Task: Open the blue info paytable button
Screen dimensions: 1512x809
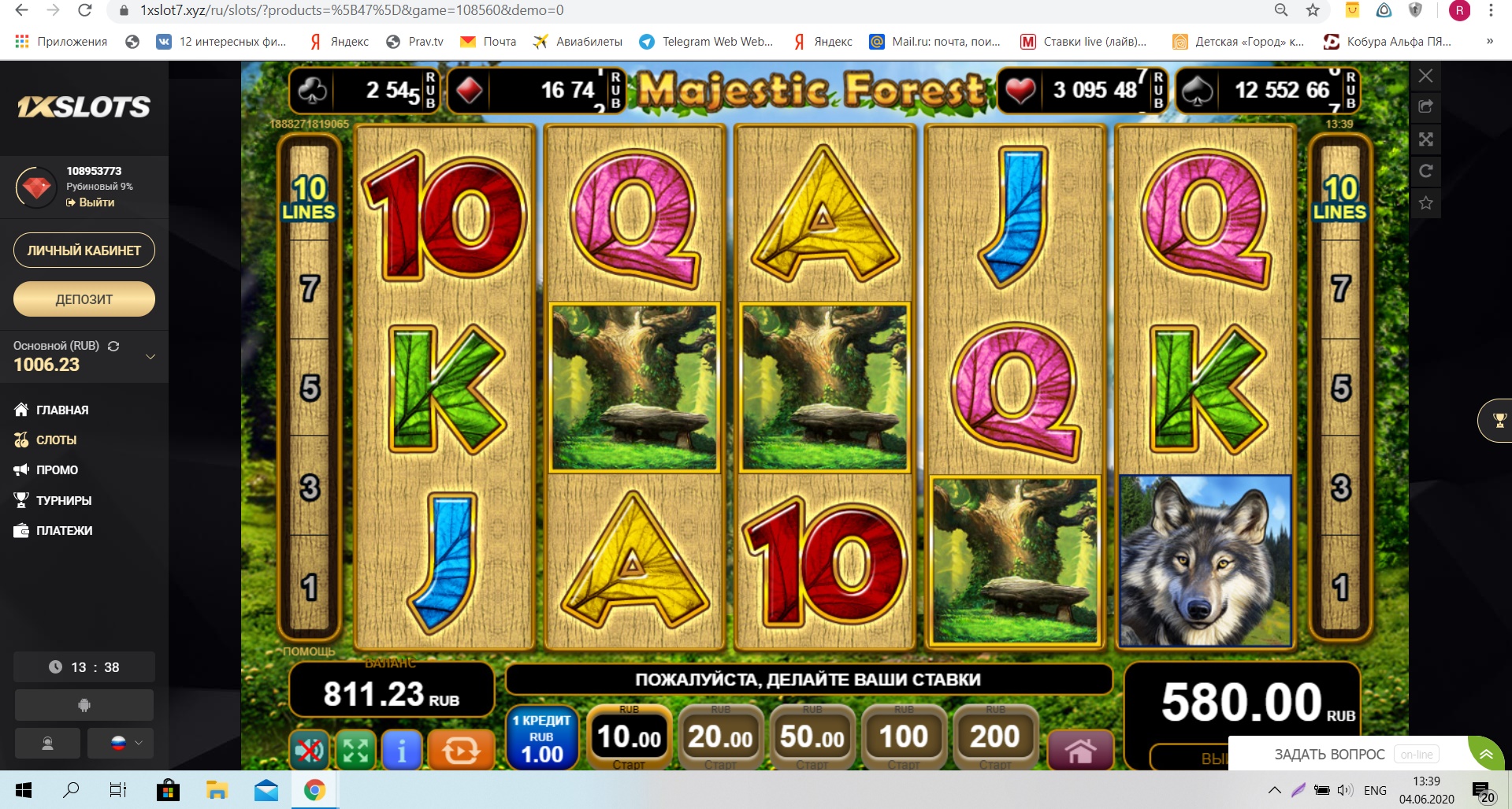Action: click(401, 750)
